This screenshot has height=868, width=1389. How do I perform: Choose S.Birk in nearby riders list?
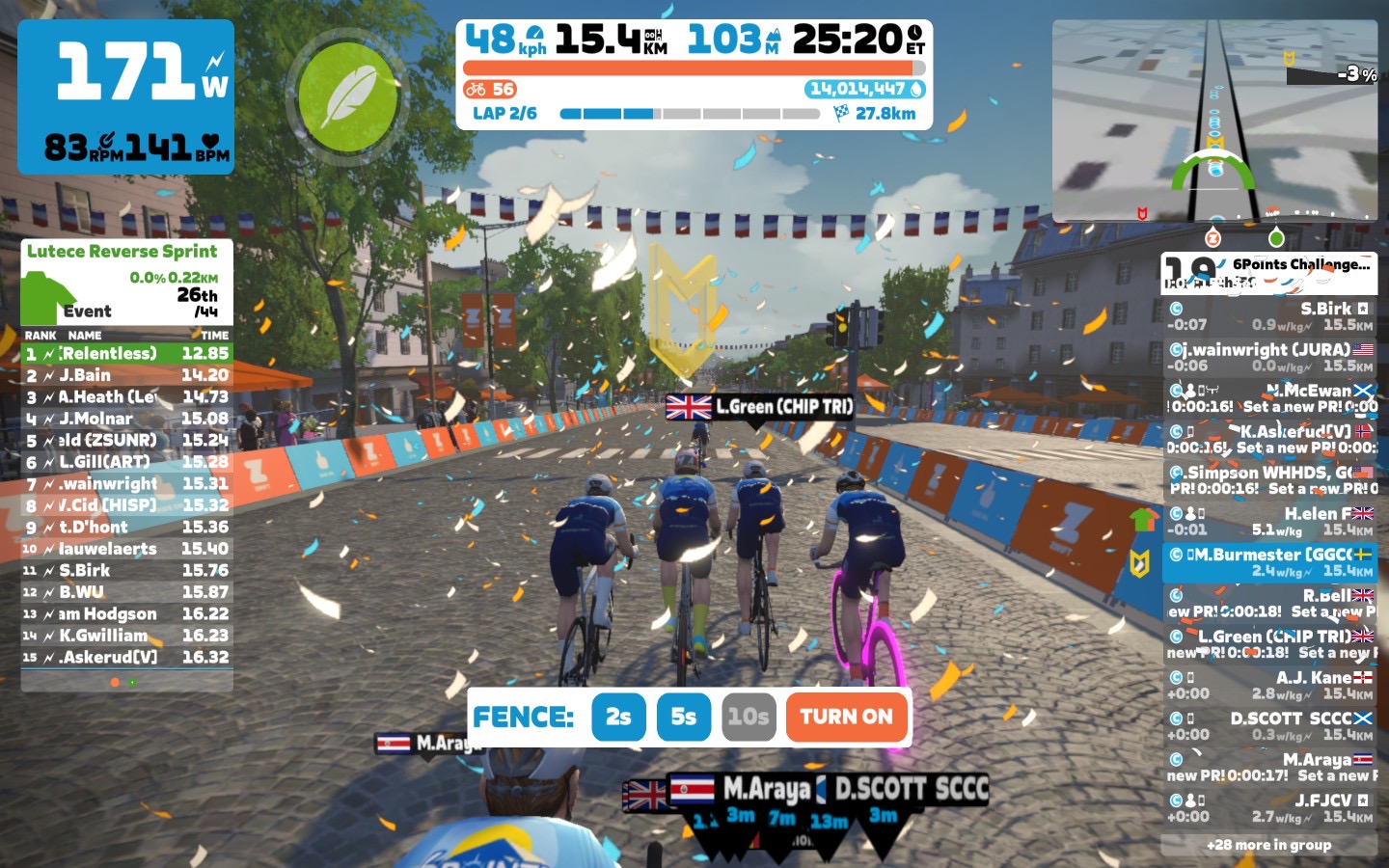click(x=1269, y=316)
